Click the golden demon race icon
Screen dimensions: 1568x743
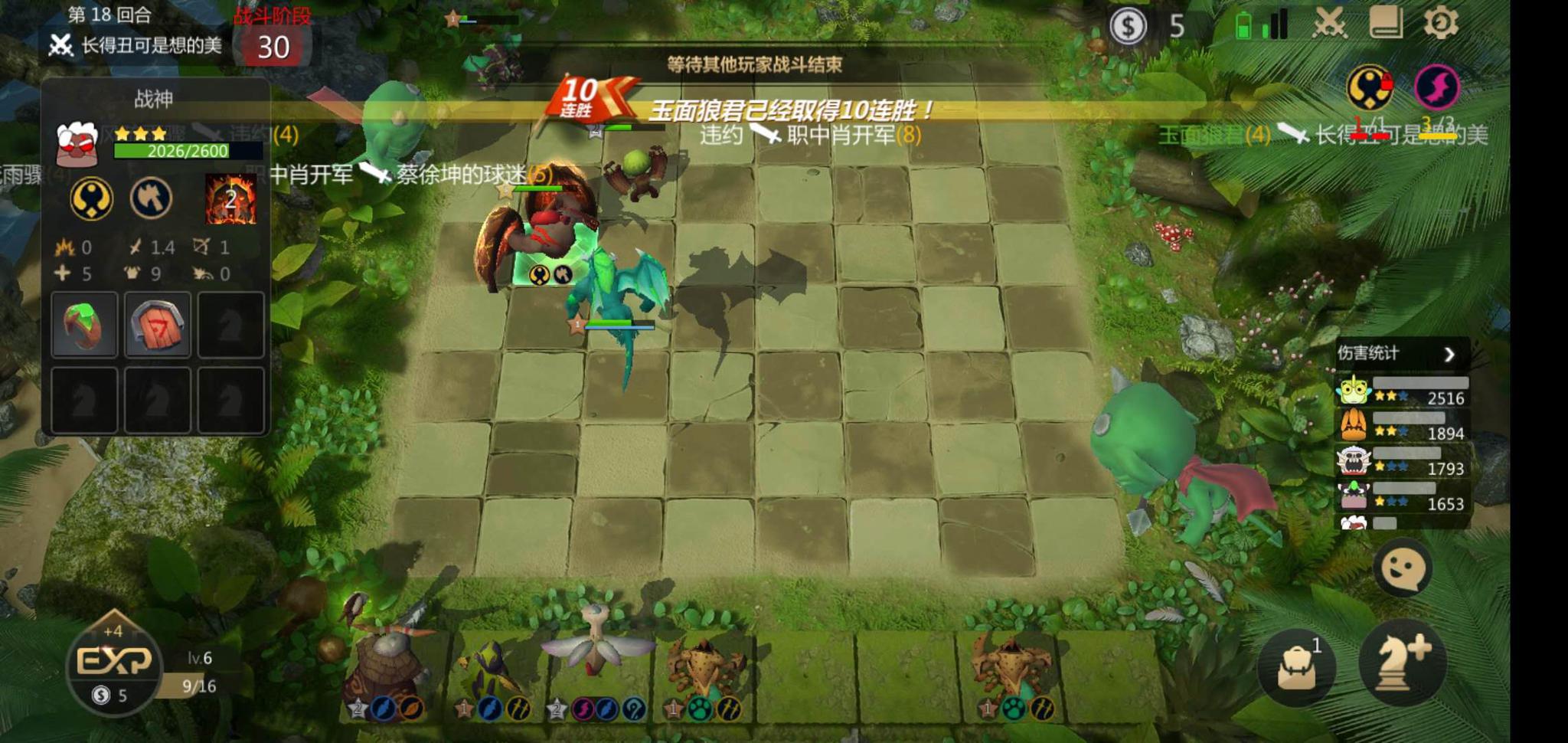(91, 198)
